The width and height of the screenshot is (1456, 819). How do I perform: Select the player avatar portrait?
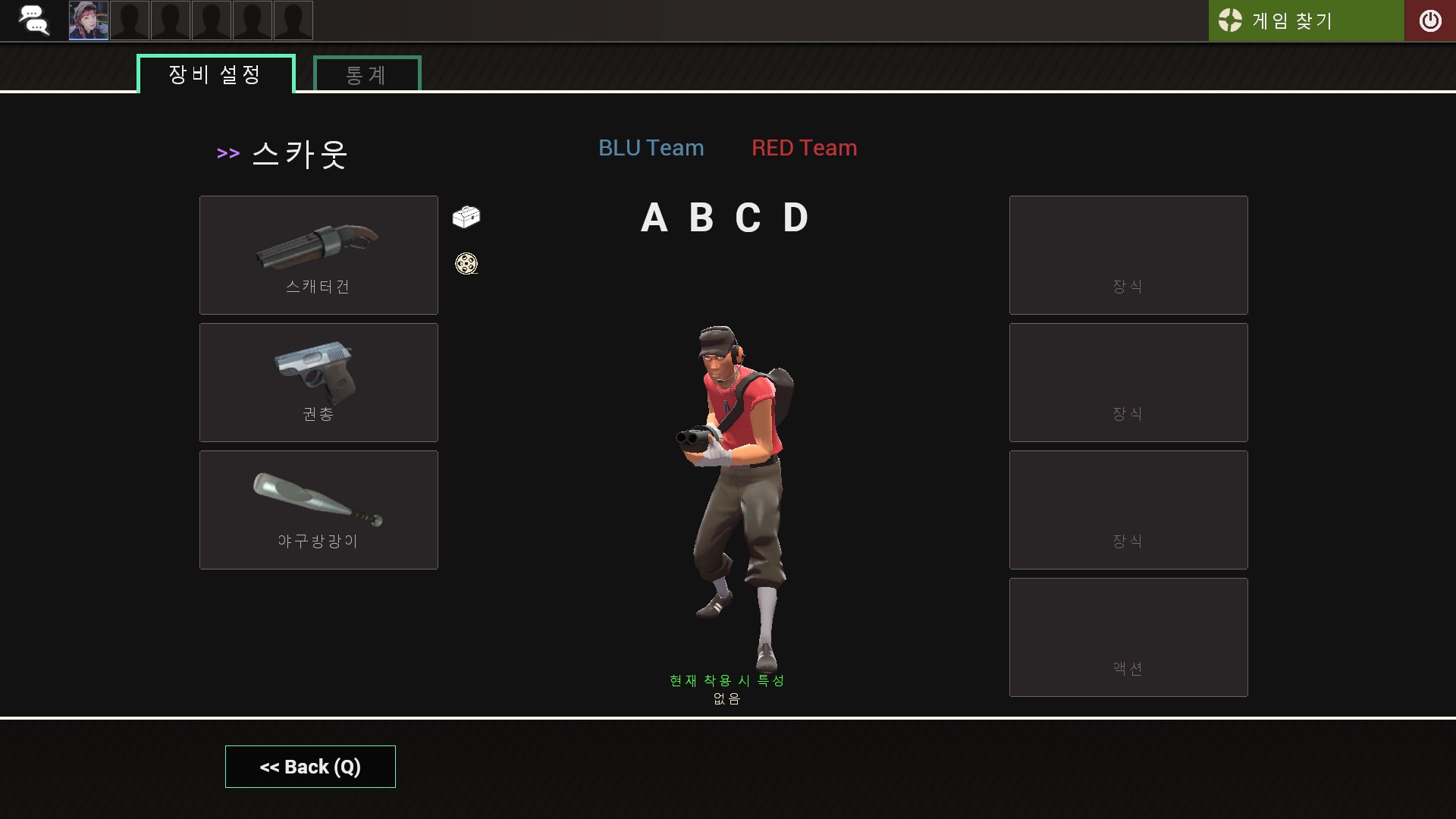point(89,20)
